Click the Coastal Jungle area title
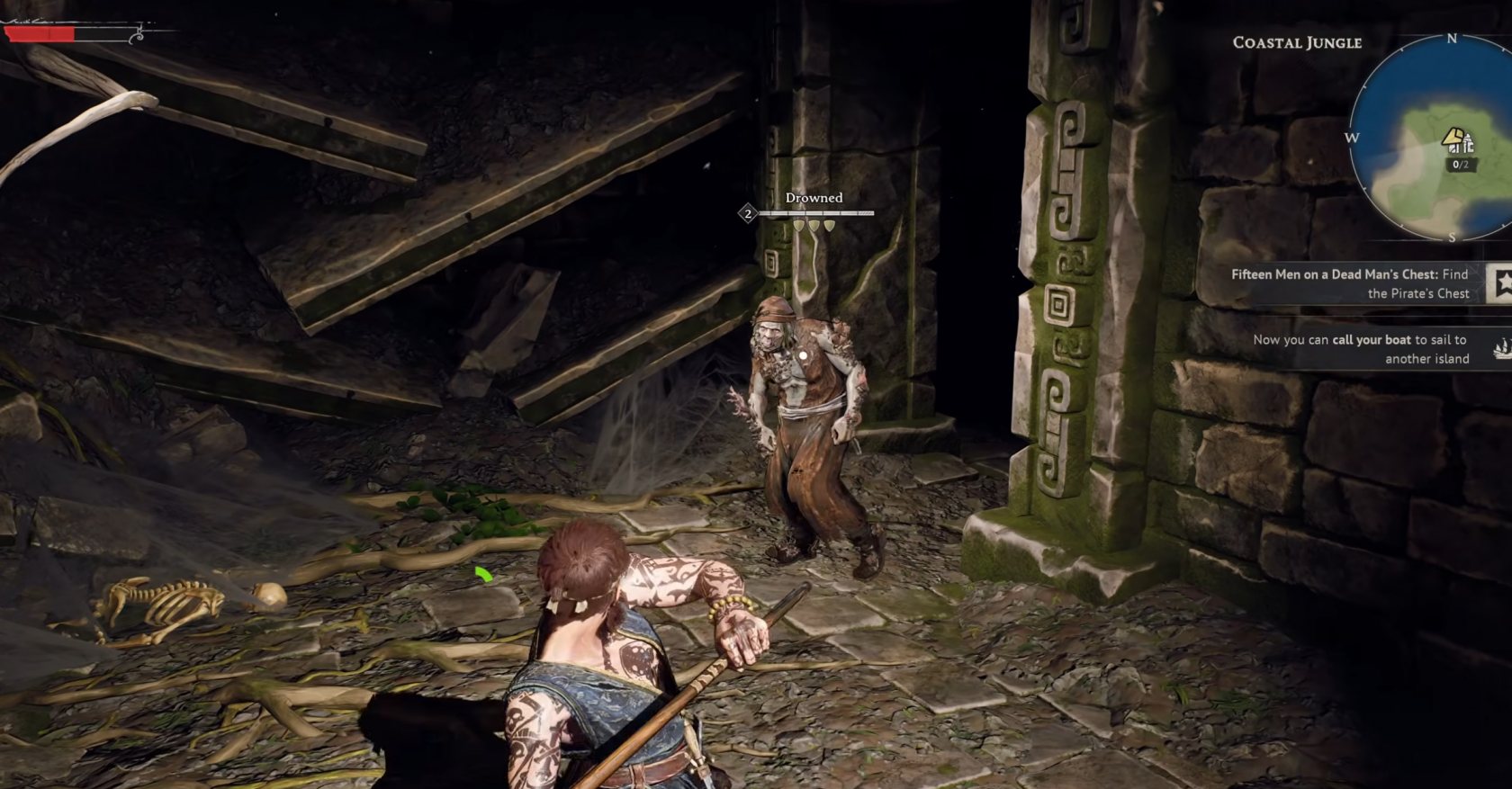The height and width of the screenshot is (789, 1512). 1296,42
